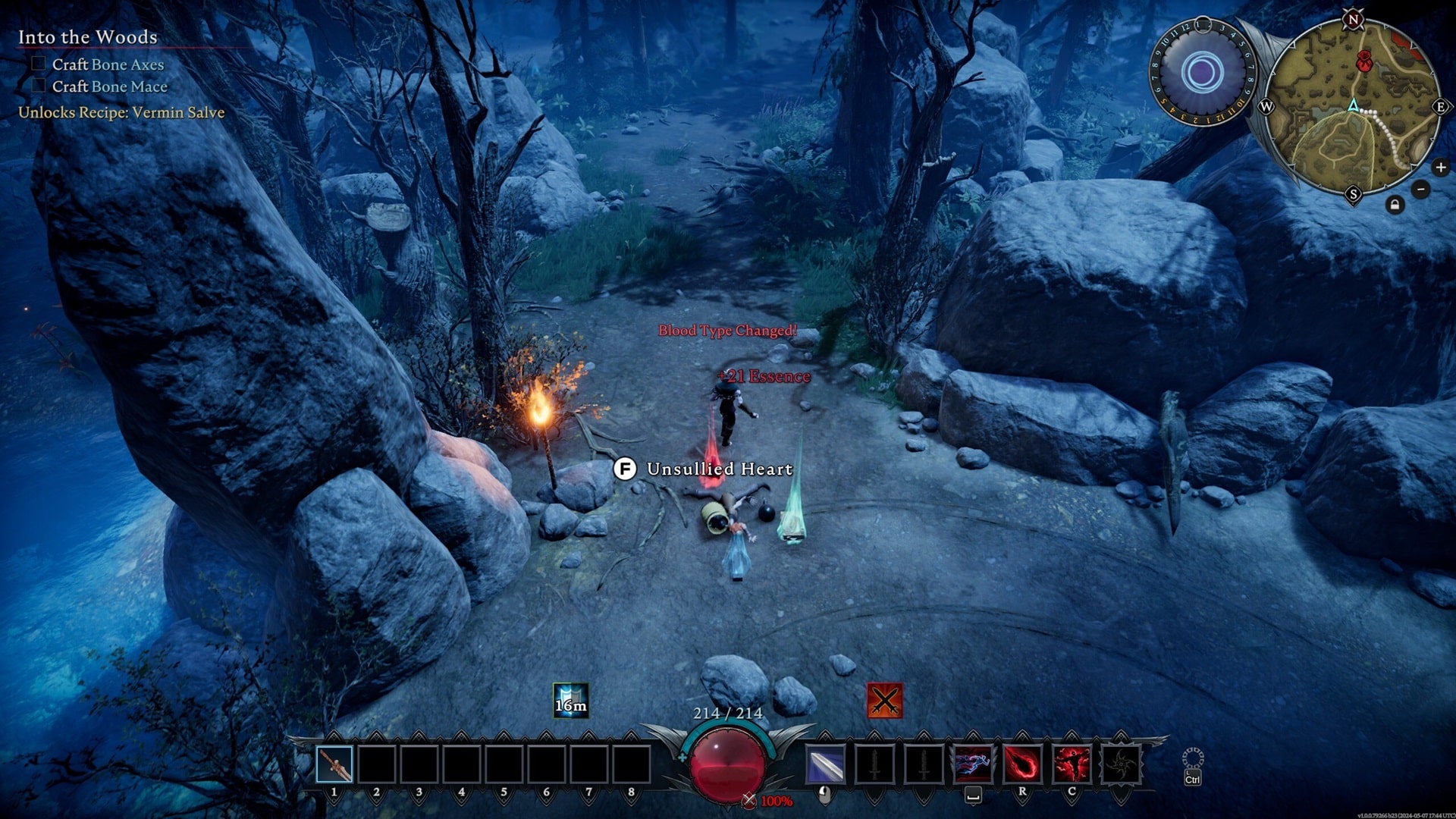
Task: Toggle the minimap rotation lock
Action: coord(1395,205)
